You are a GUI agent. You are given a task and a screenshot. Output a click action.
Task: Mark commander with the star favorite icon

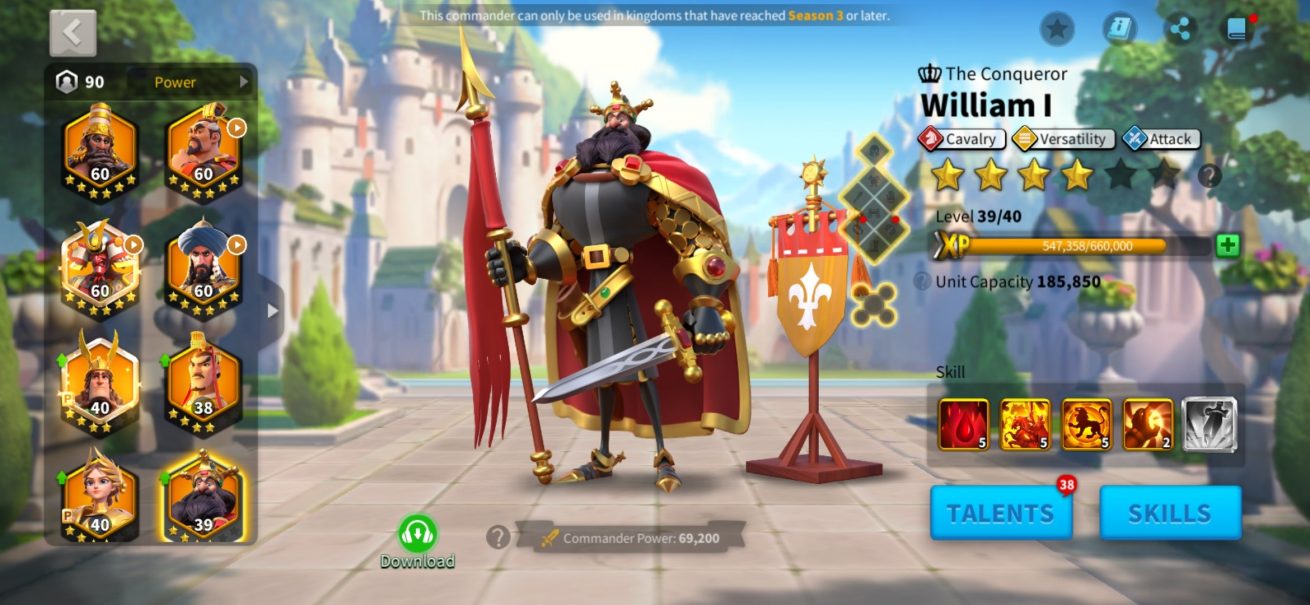coord(1057,29)
